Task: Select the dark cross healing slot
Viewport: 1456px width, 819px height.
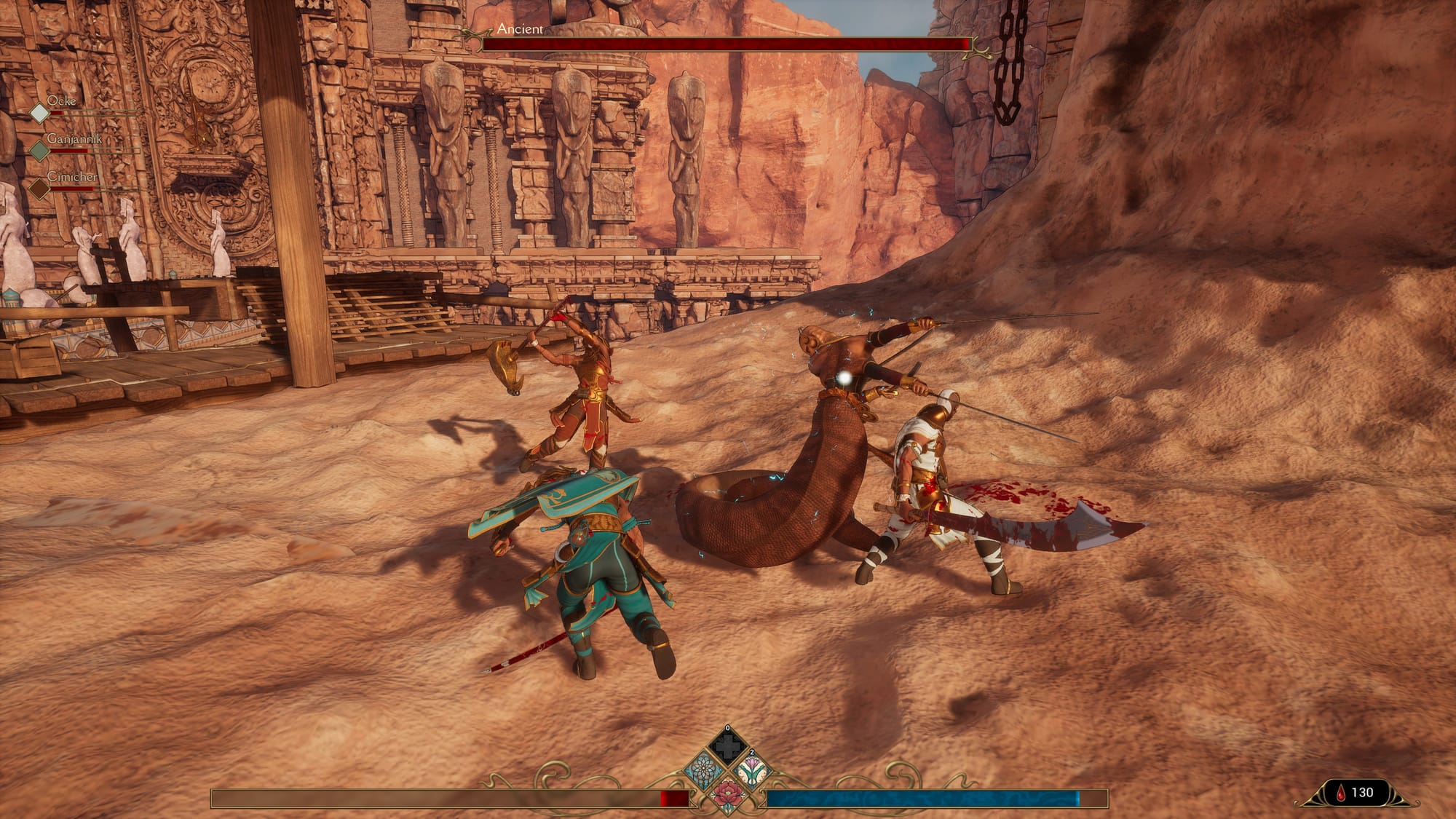Action: pos(727,745)
